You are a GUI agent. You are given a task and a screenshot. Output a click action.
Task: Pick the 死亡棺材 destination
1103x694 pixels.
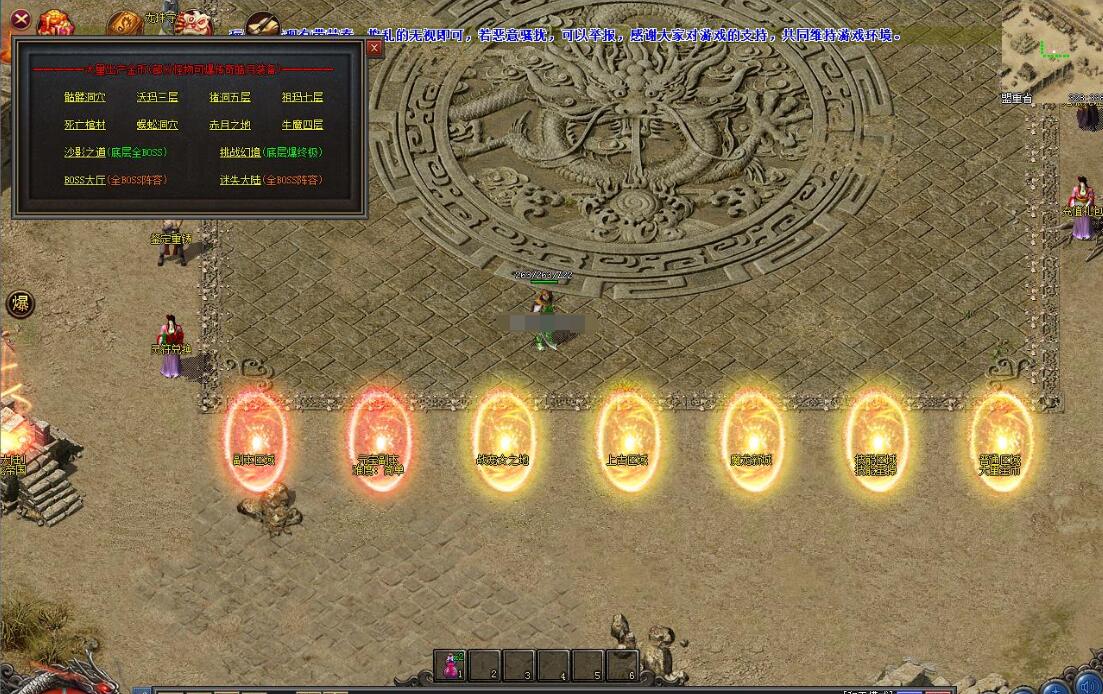click(x=84, y=126)
